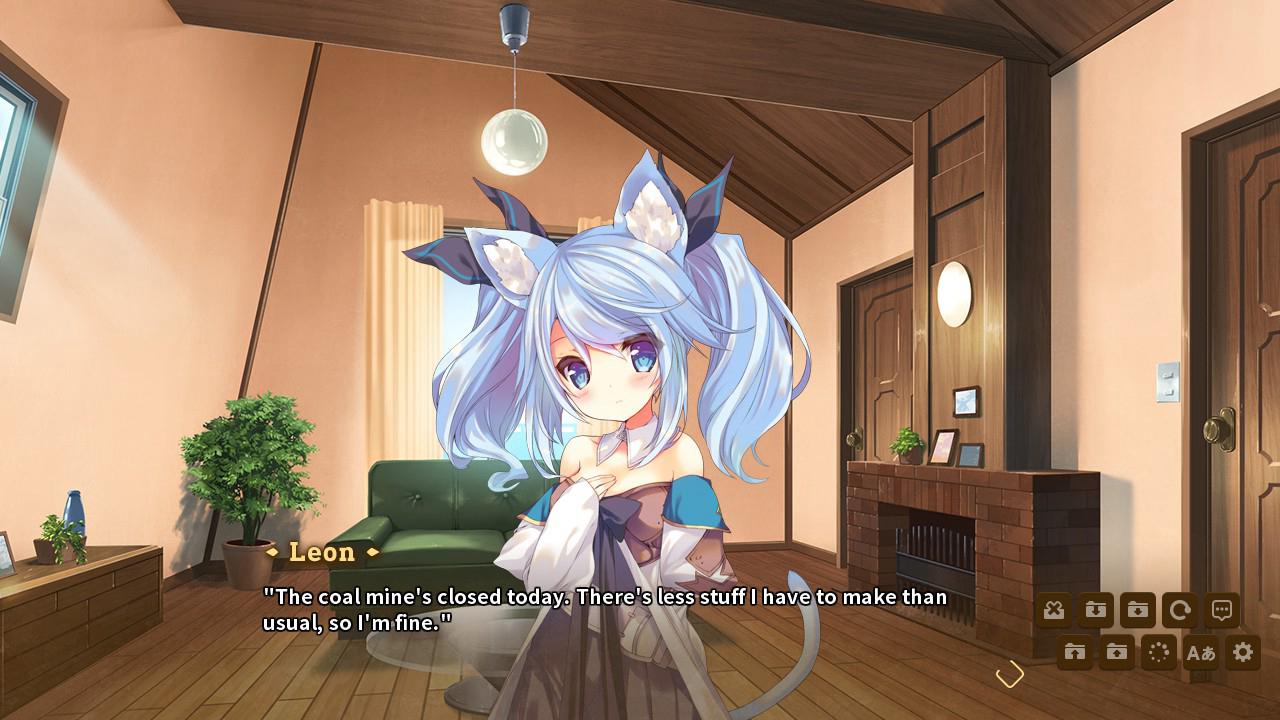1280x720 pixels.
Task: Toggle the dotted circle auto-play icon
Action: 1159,653
